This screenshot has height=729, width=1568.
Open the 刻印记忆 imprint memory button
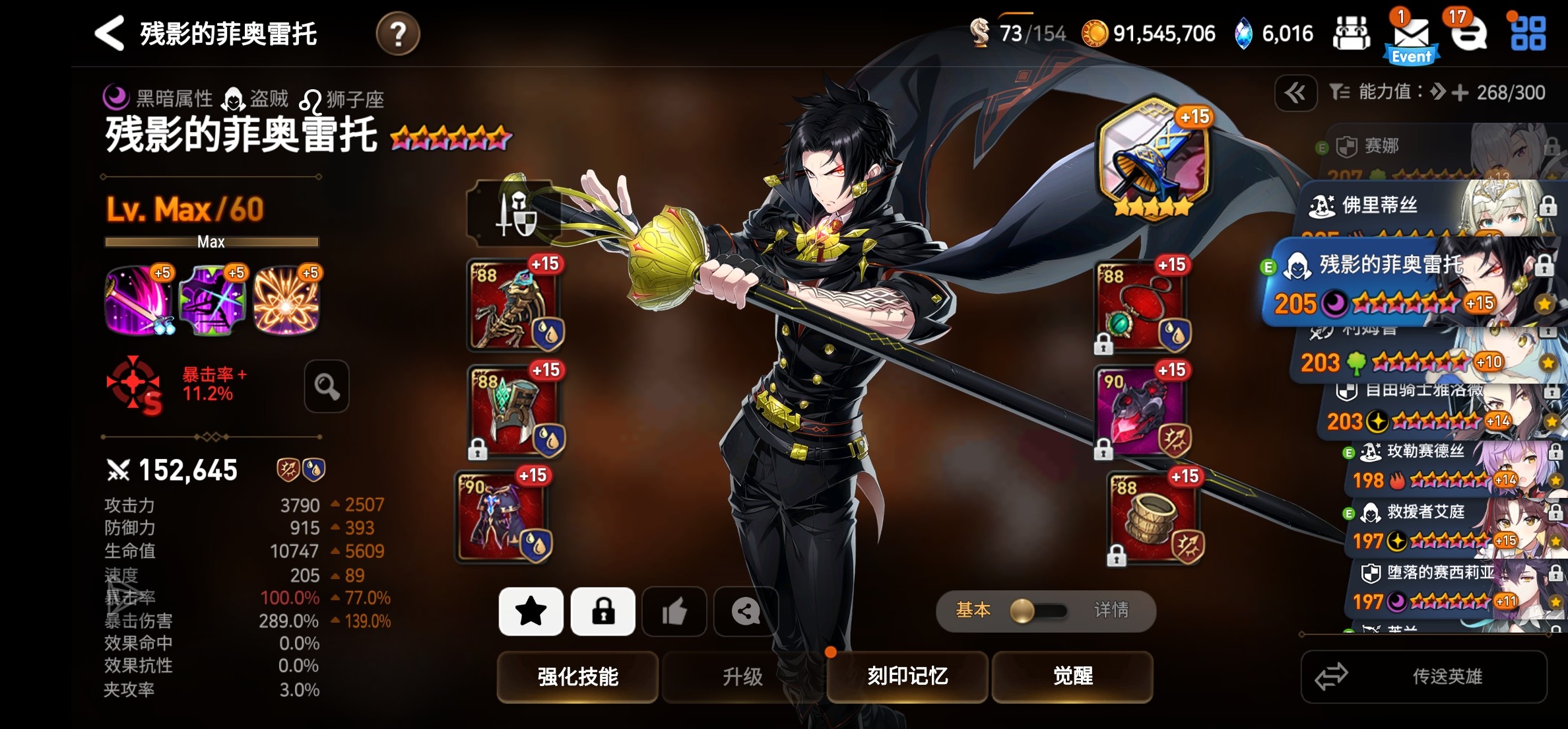click(907, 676)
